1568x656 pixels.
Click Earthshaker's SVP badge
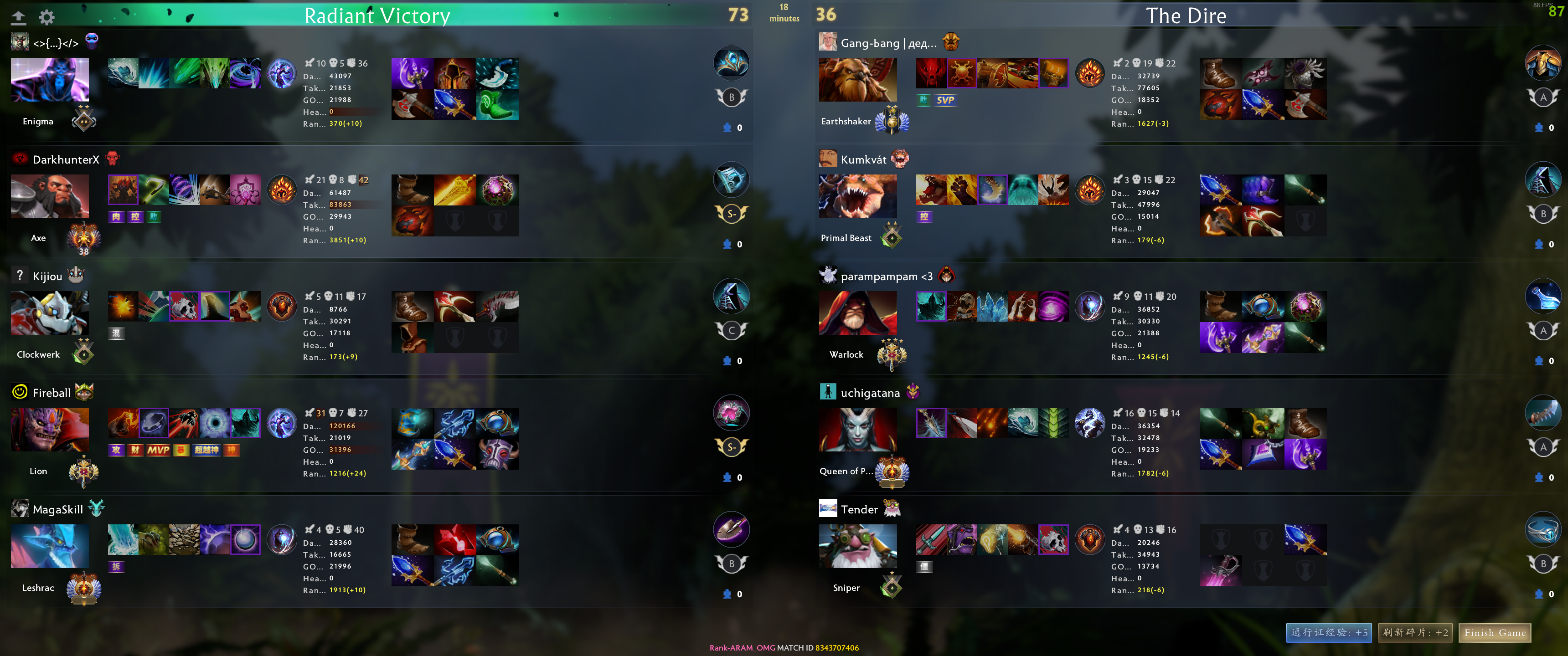pyautogui.click(x=945, y=100)
